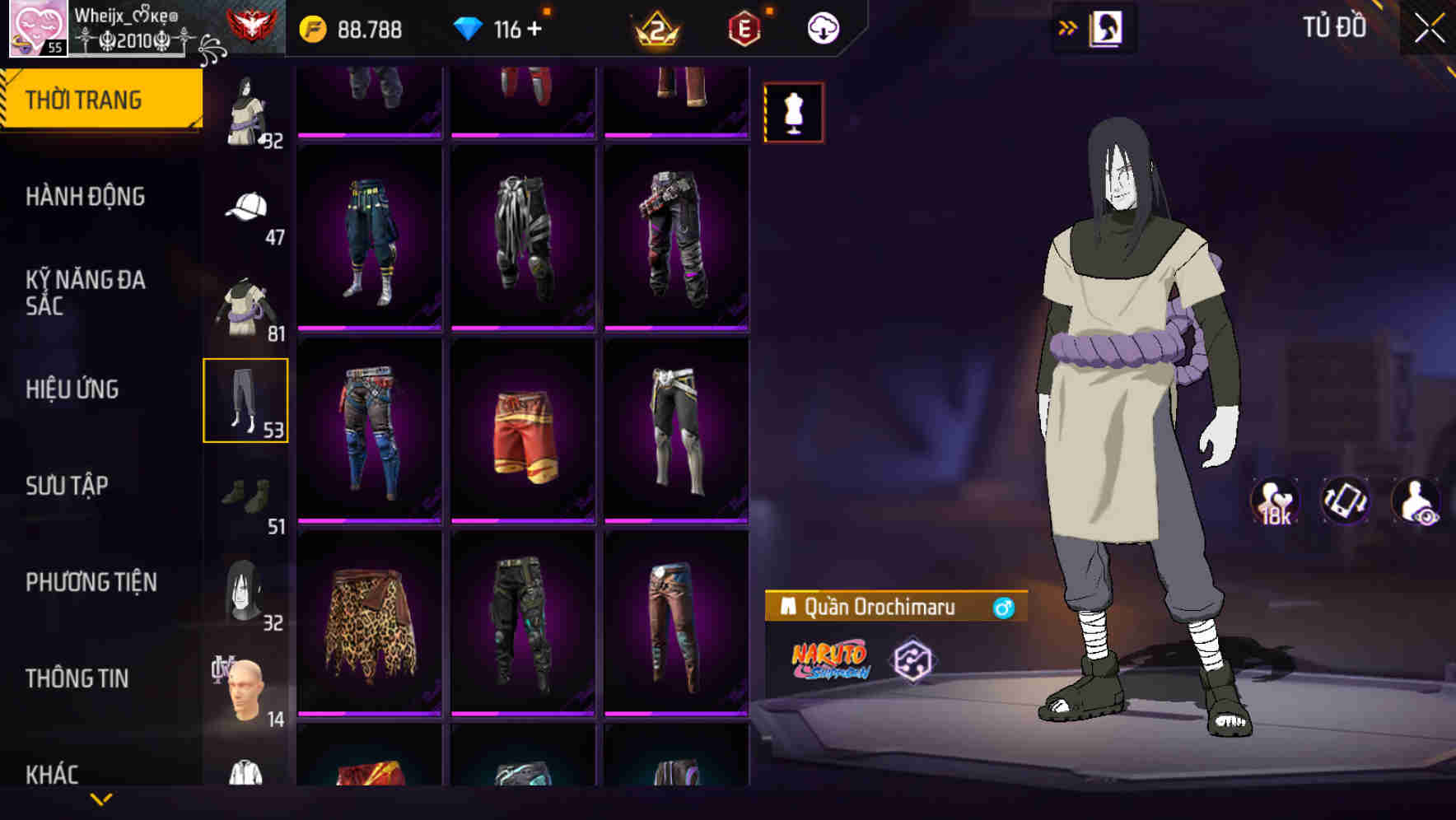
Task: Open the character profile icon near TỦ ĐỒ
Action: [x=1104, y=27]
